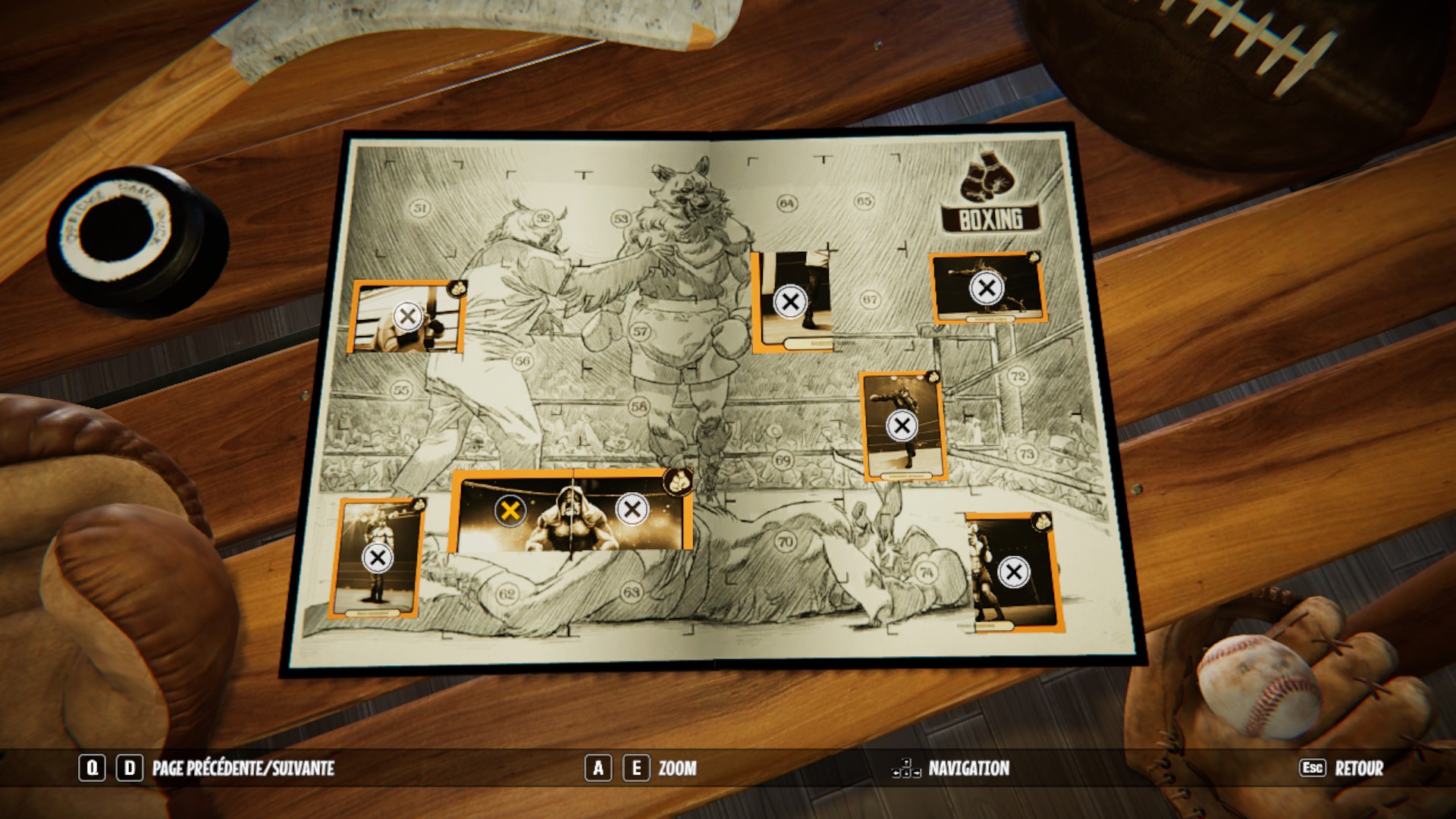Select the white X on hooded boxer sticker
1456x819 pixels.
point(632,510)
